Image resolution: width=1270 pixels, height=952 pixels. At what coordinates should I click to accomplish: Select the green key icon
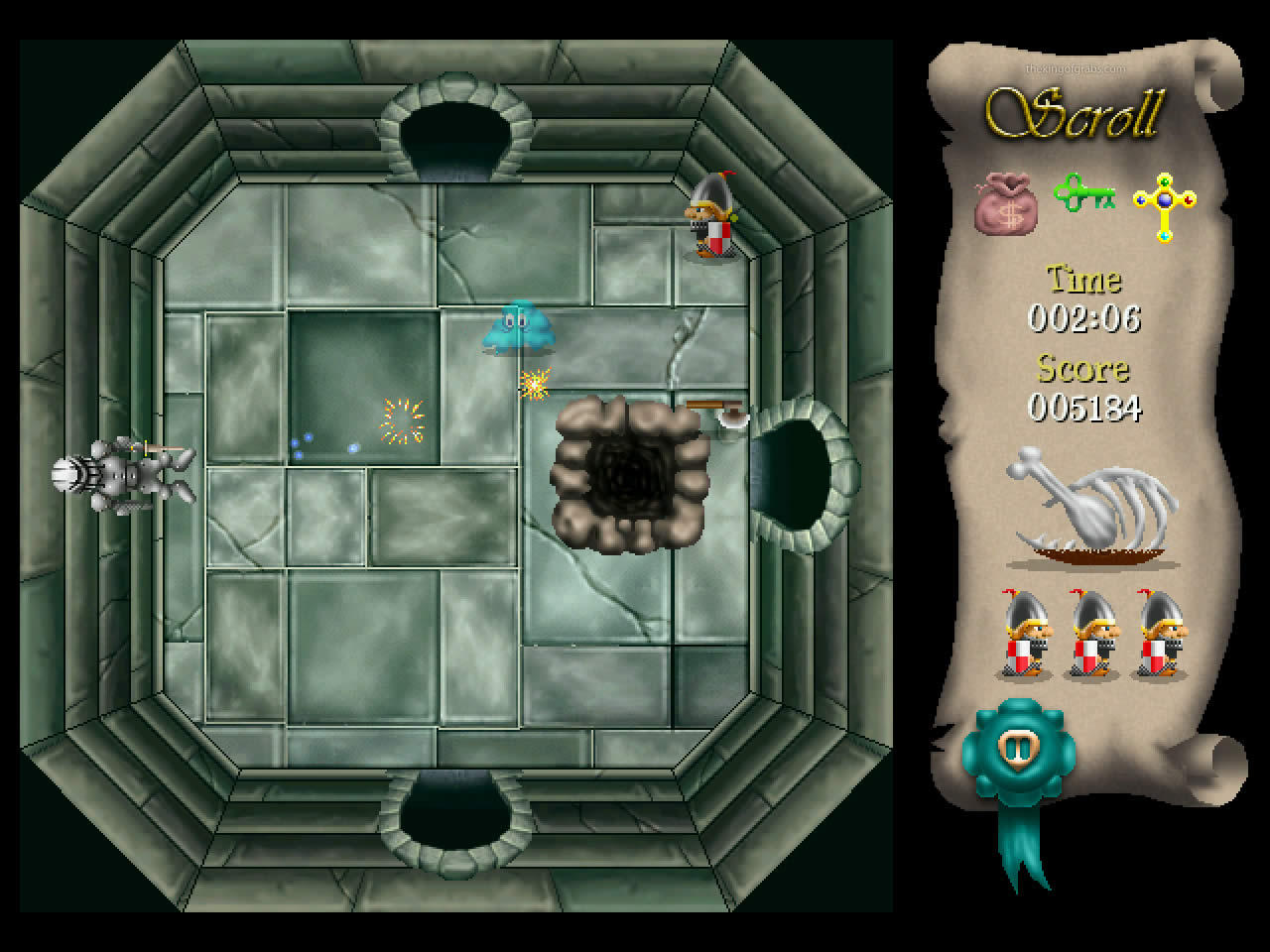pyautogui.click(x=1084, y=197)
